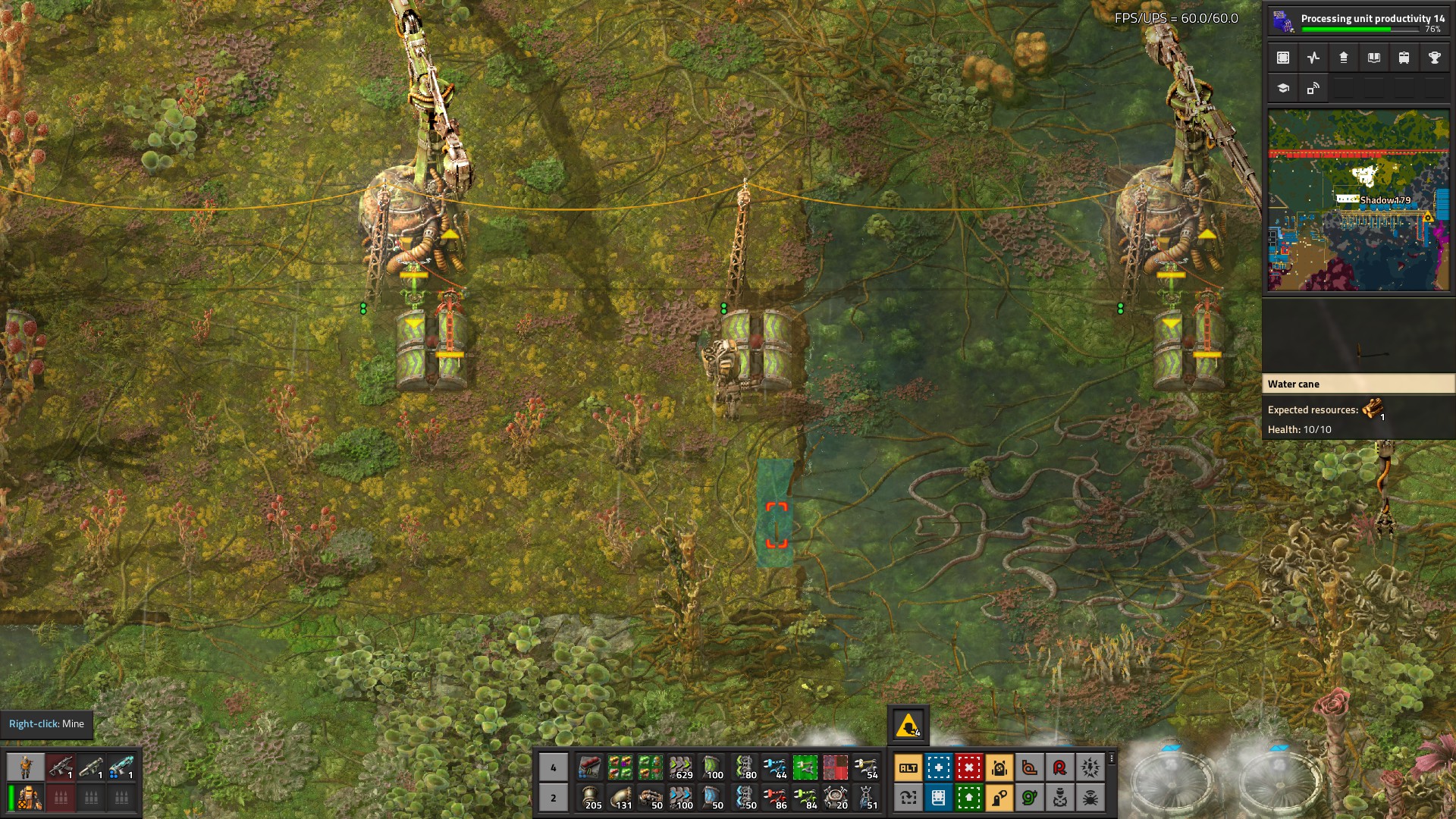Viewport: 1456px width, 819px height.
Task: Select the green upgrade planner shortcut
Action: point(968,798)
